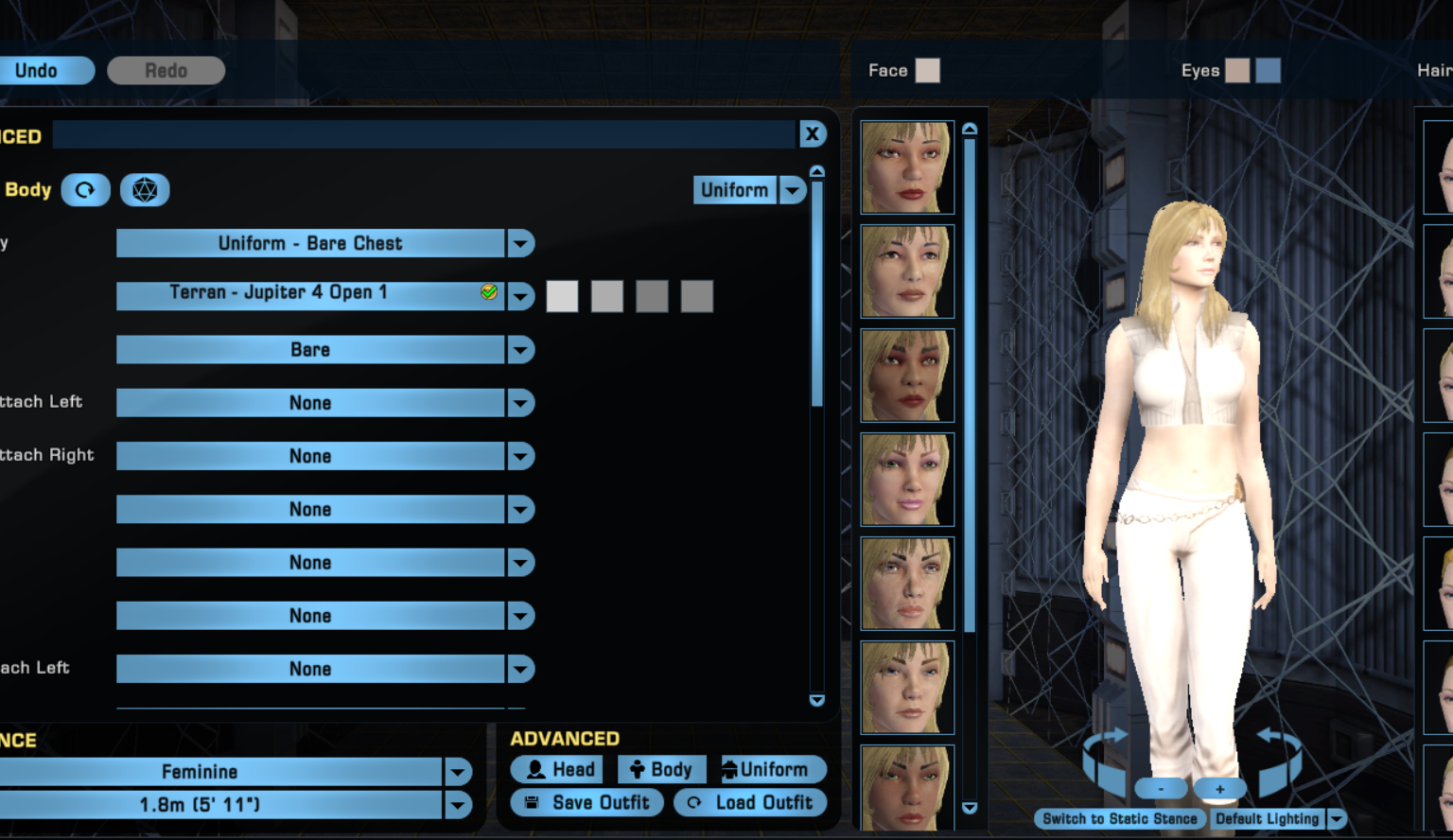Viewport: 1453px width, 840px height.
Task: Toggle Switch to Static Stance
Action: [x=1119, y=818]
